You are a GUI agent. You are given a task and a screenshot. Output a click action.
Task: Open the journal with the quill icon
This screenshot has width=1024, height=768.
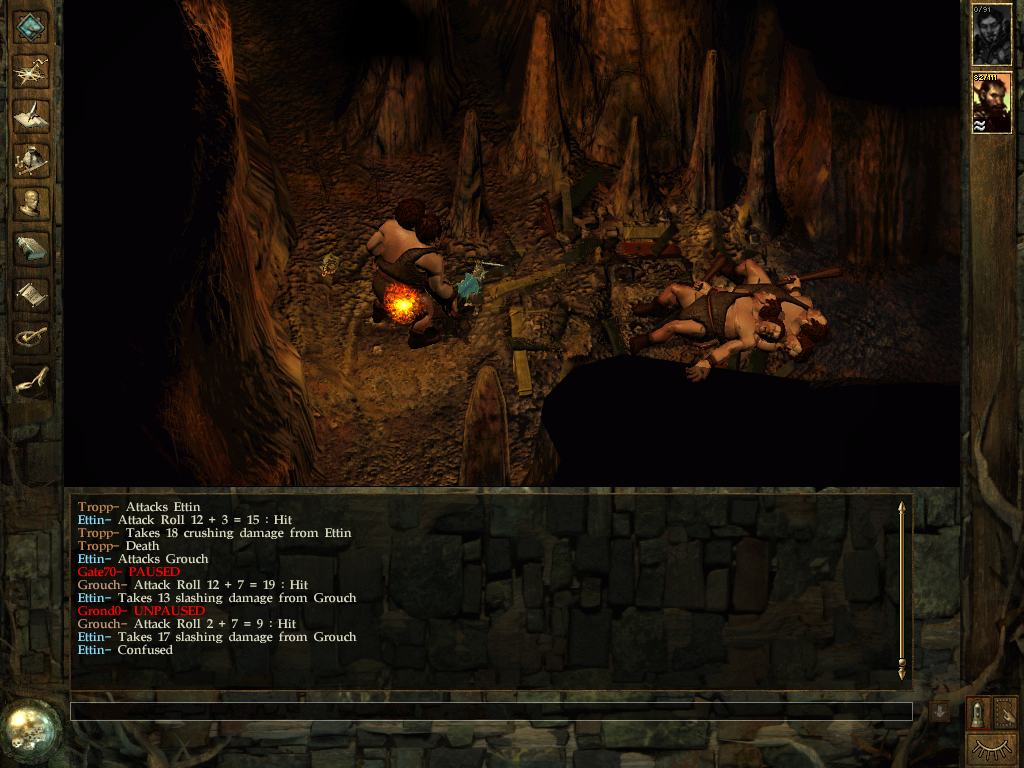31,115
